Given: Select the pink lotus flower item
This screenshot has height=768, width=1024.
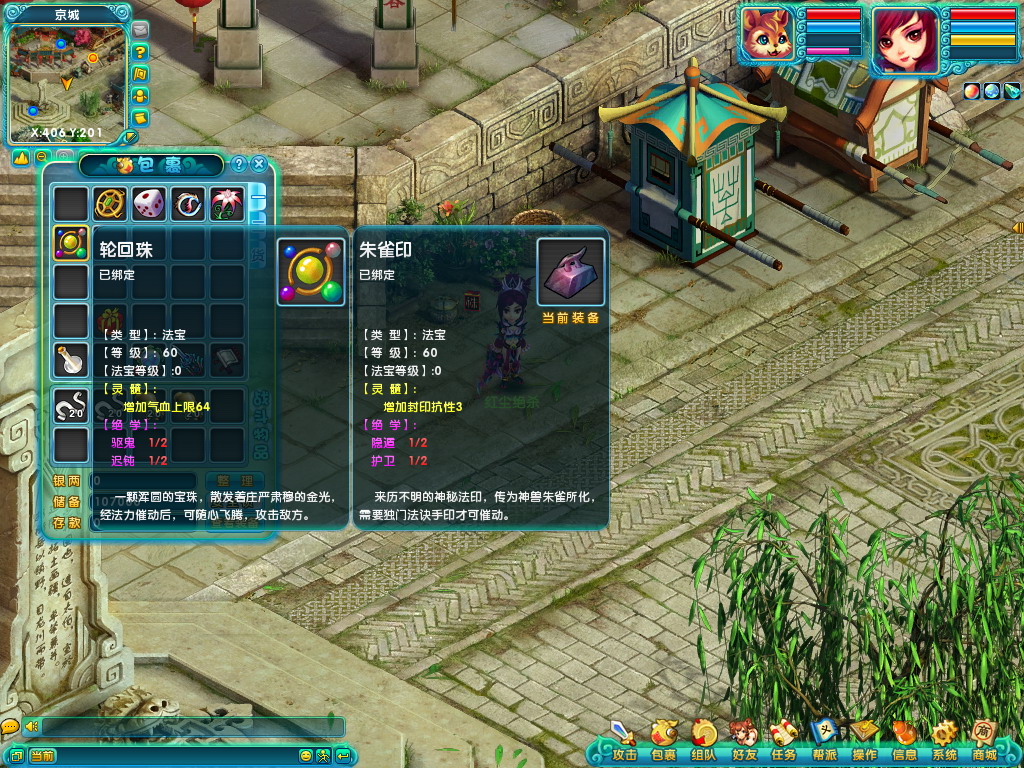Looking at the screenshot, I should pos(227,204).
